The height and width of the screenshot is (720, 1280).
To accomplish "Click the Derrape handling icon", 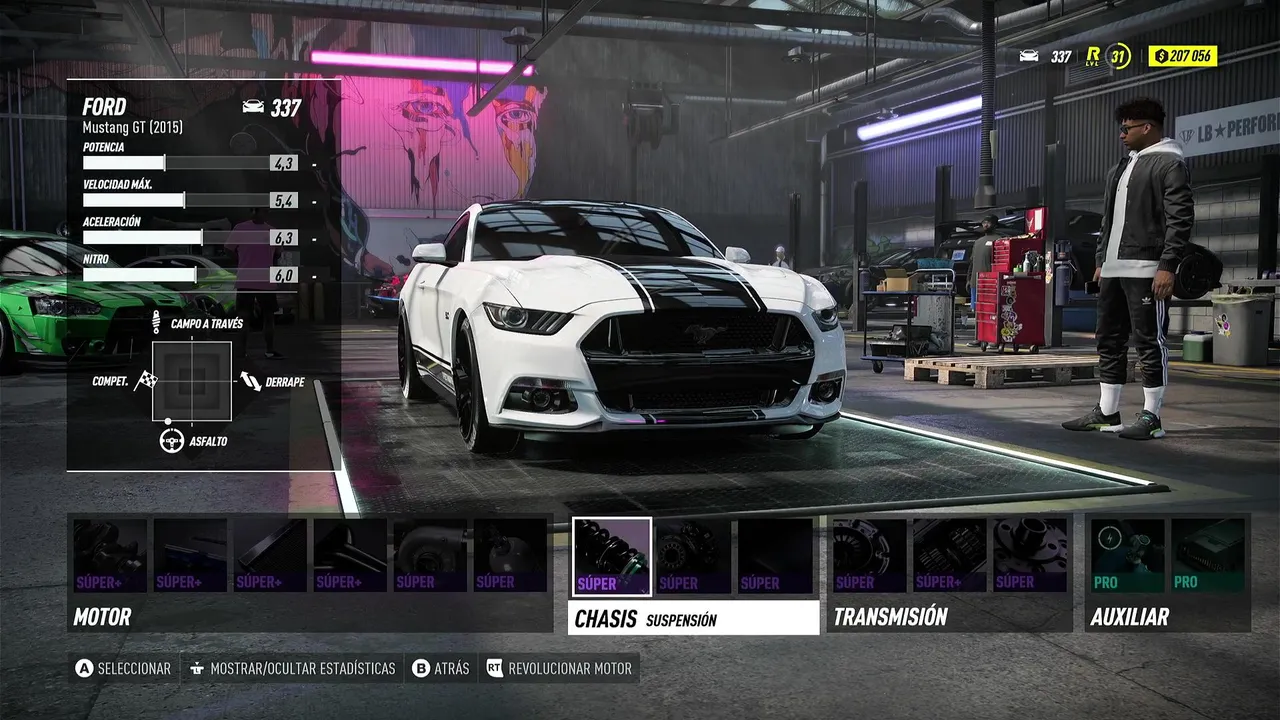I will pos(250,381).
